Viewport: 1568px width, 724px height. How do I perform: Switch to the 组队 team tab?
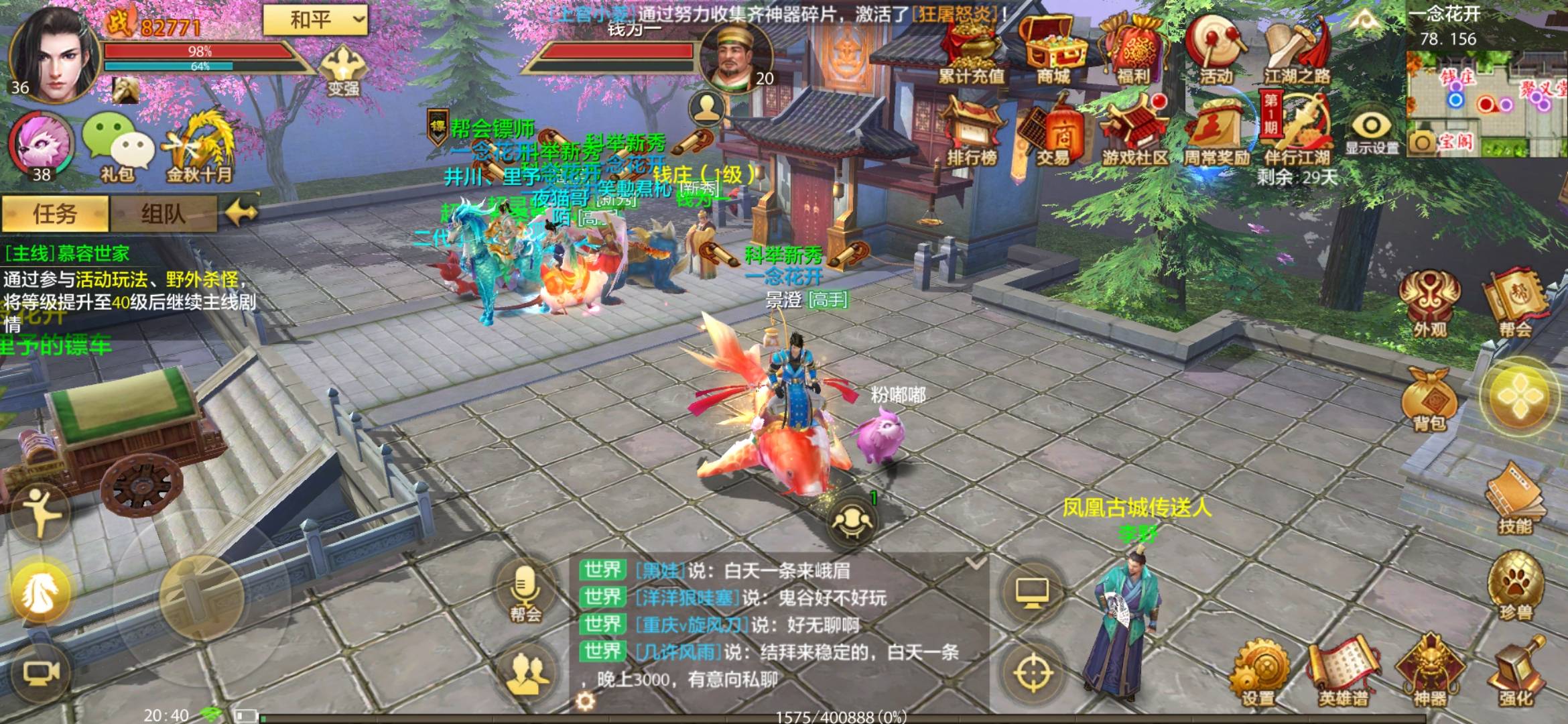tap(163, 215)
